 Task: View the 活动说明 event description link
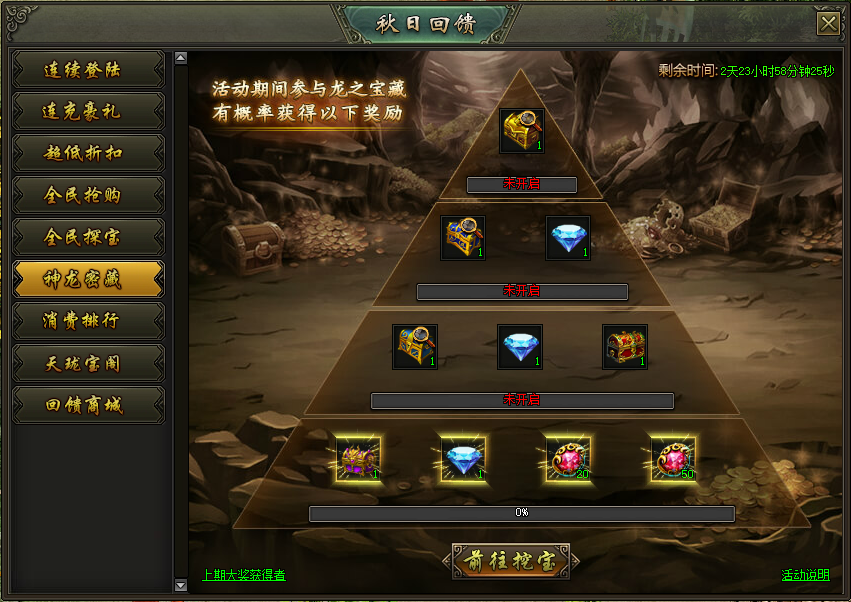805,575
